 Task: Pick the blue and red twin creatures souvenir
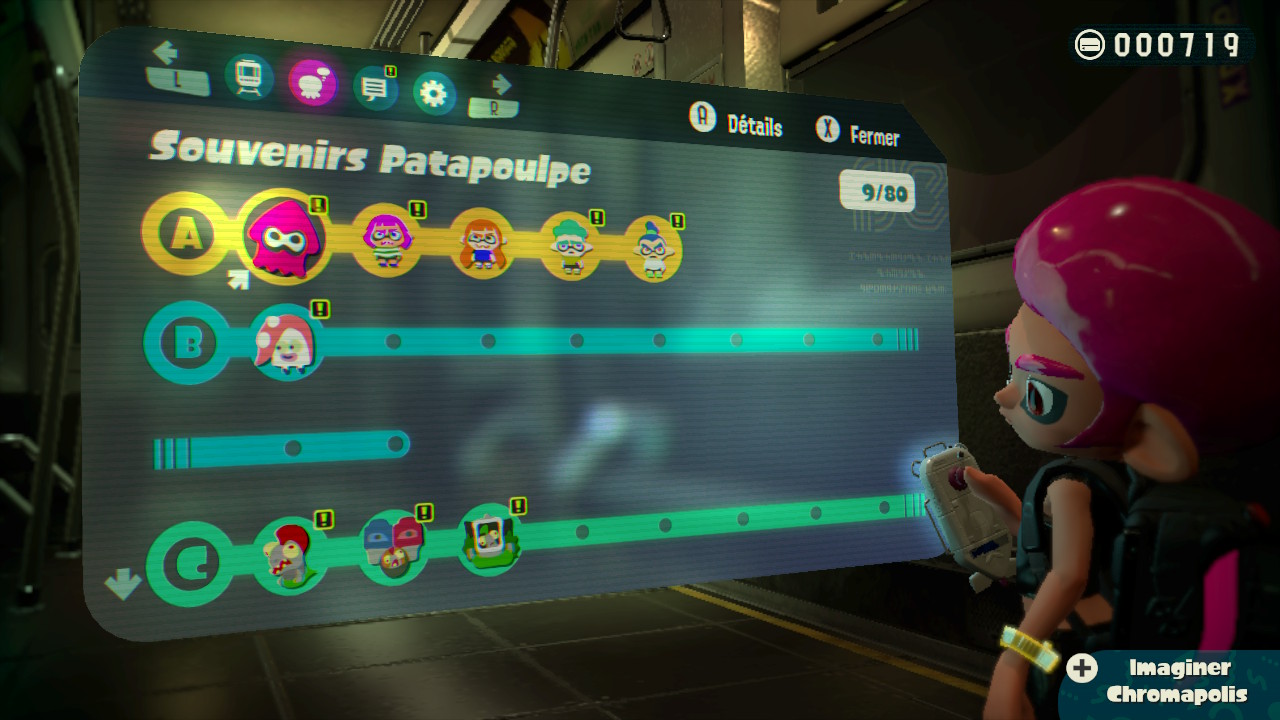point(394,547)
